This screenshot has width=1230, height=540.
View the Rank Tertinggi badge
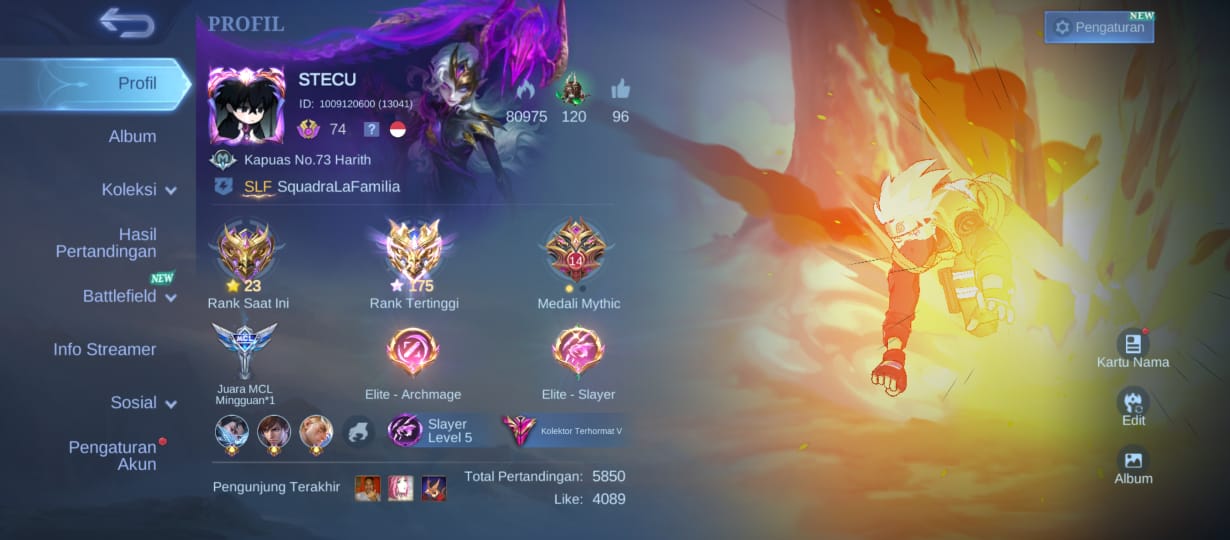414,252
